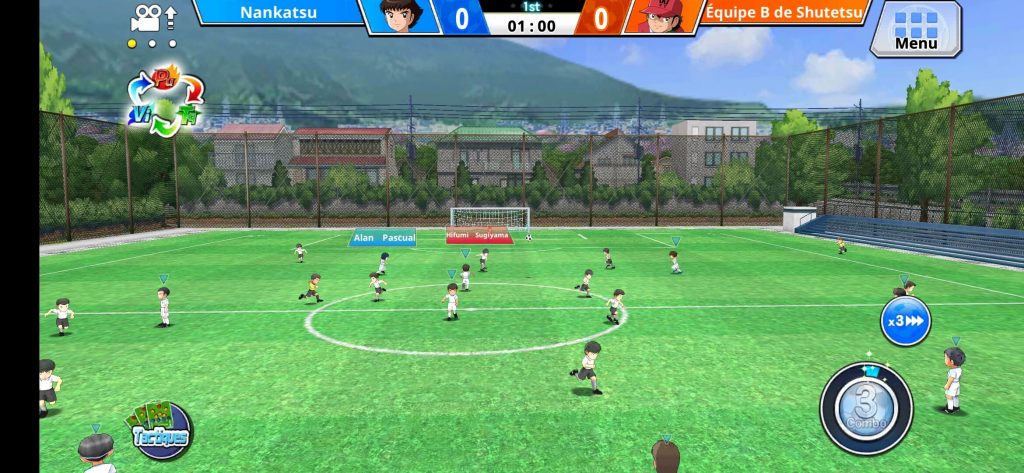1024x473 pixels.
Task: Open the Menu button
Action: pyautogui.click(x=915, y=28)
